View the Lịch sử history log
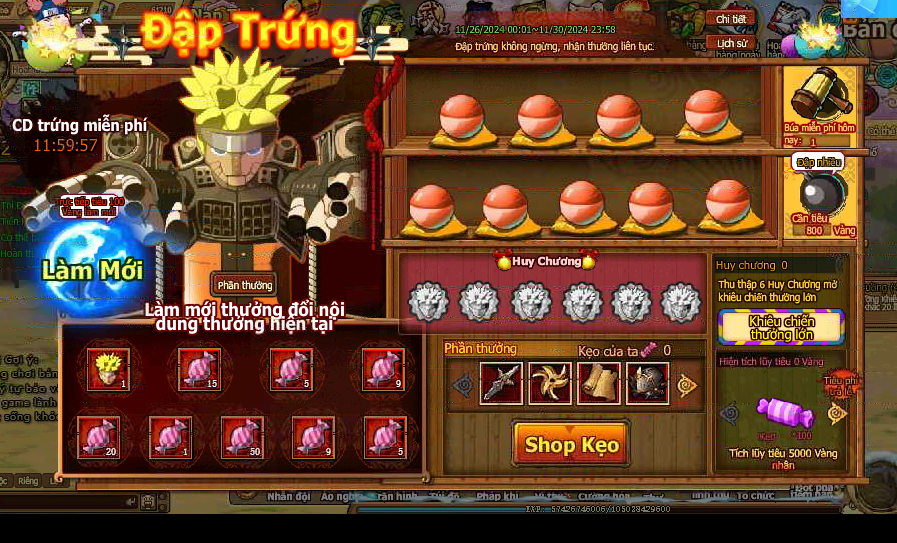Screen dimensions: 897x543 [731, 44]
